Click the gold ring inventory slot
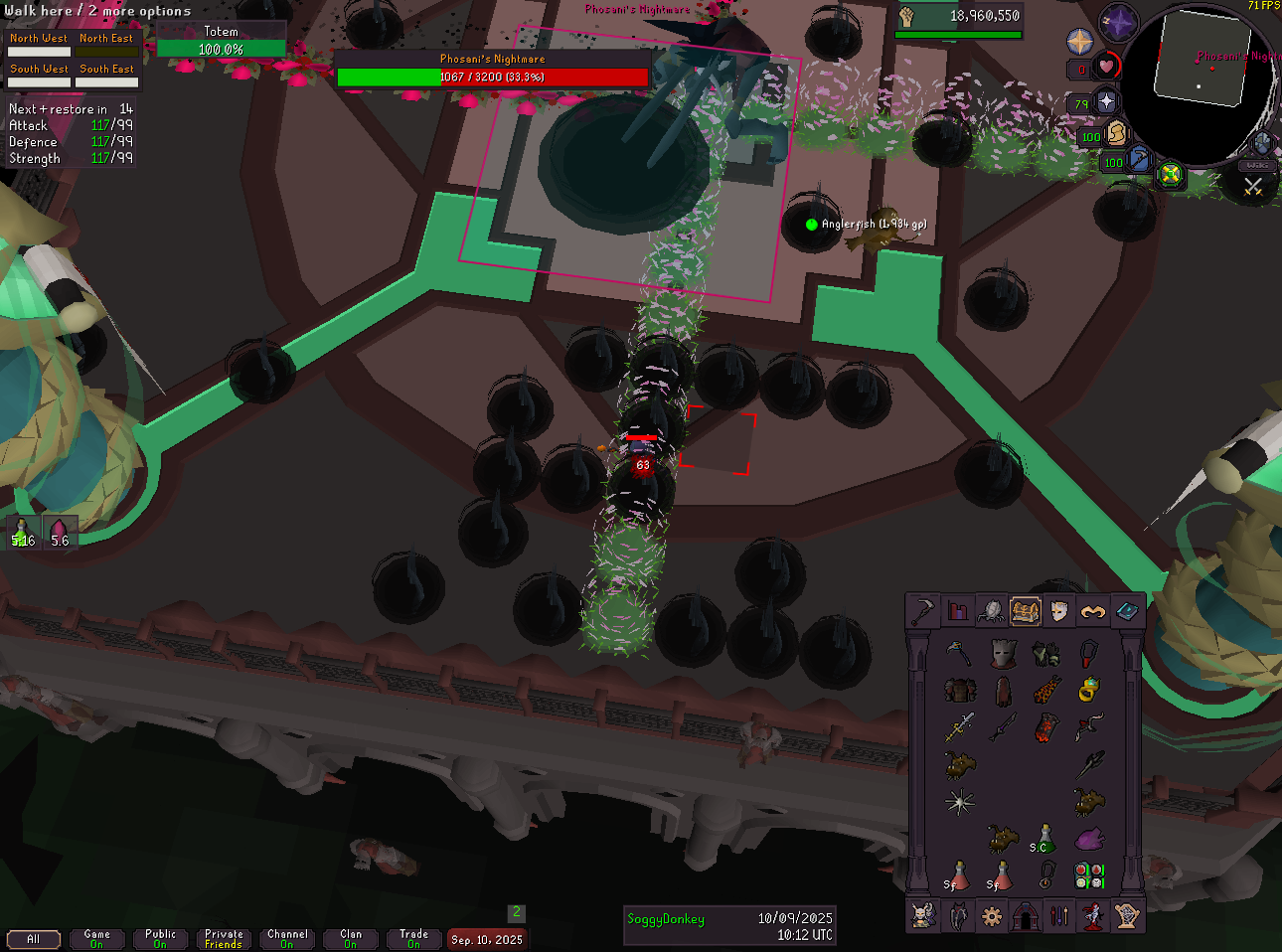 click(1088, 689)
